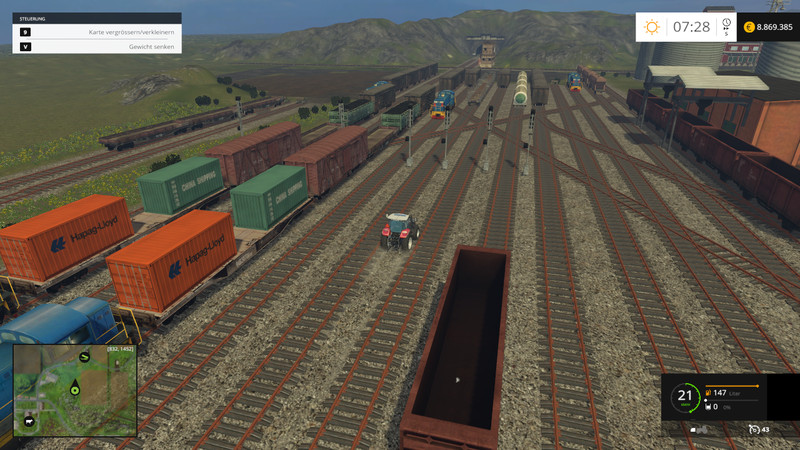Click the euro coin money icon
Image resolution: width=800 pixels, height=450 pixels.
click(749, 27)
